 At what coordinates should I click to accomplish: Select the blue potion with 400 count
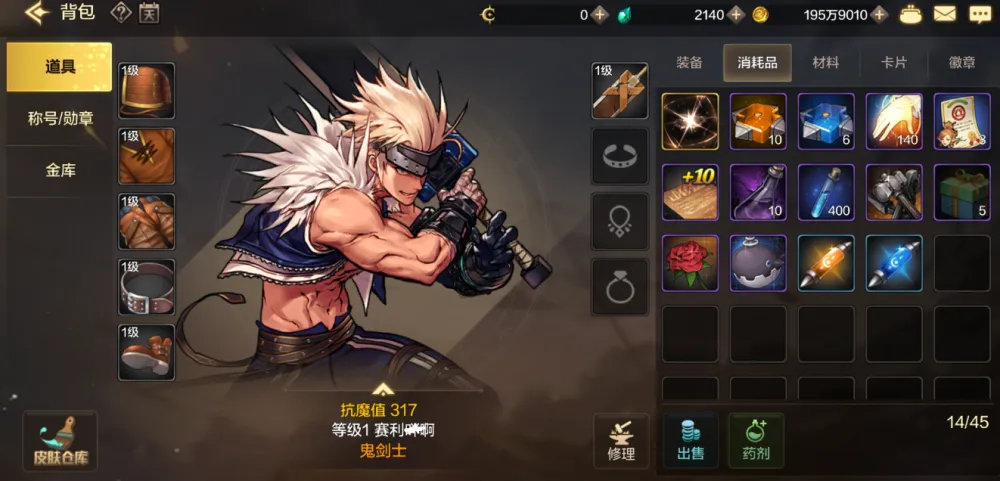pos(826,192)
